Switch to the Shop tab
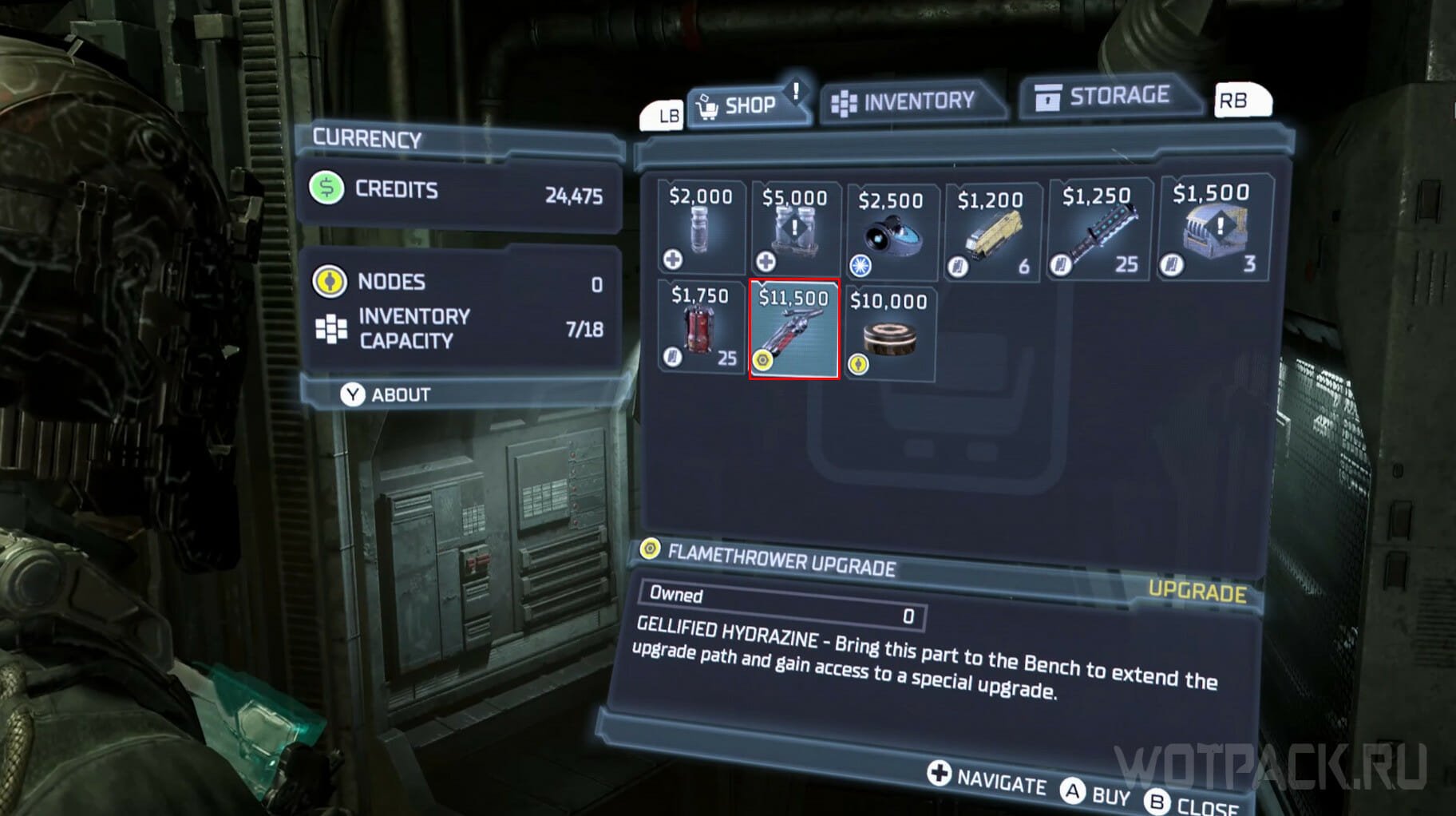 click(747, 105)
